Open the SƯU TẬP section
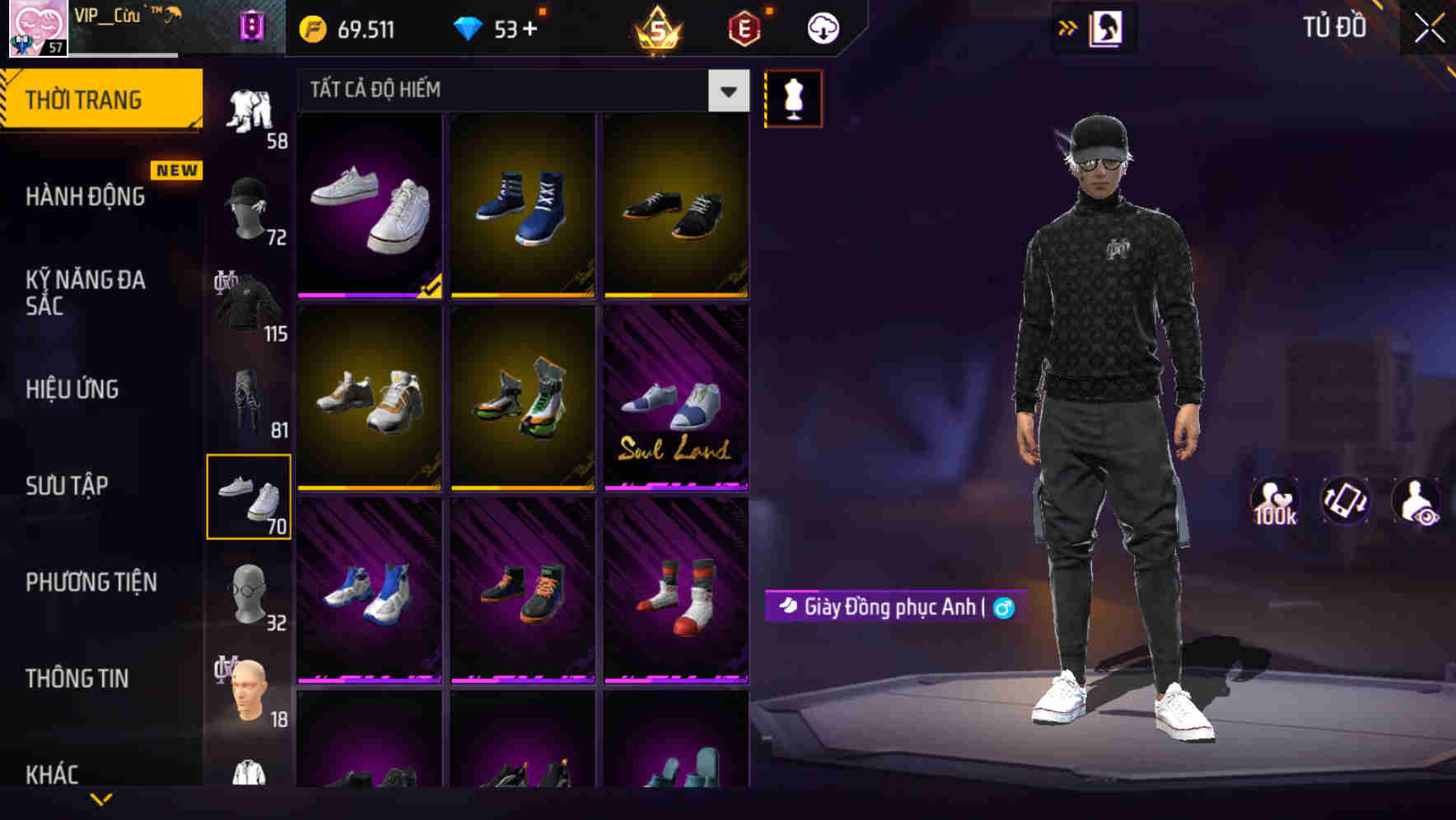Viewport: 1456px width, 820px height. click(70, 487)
